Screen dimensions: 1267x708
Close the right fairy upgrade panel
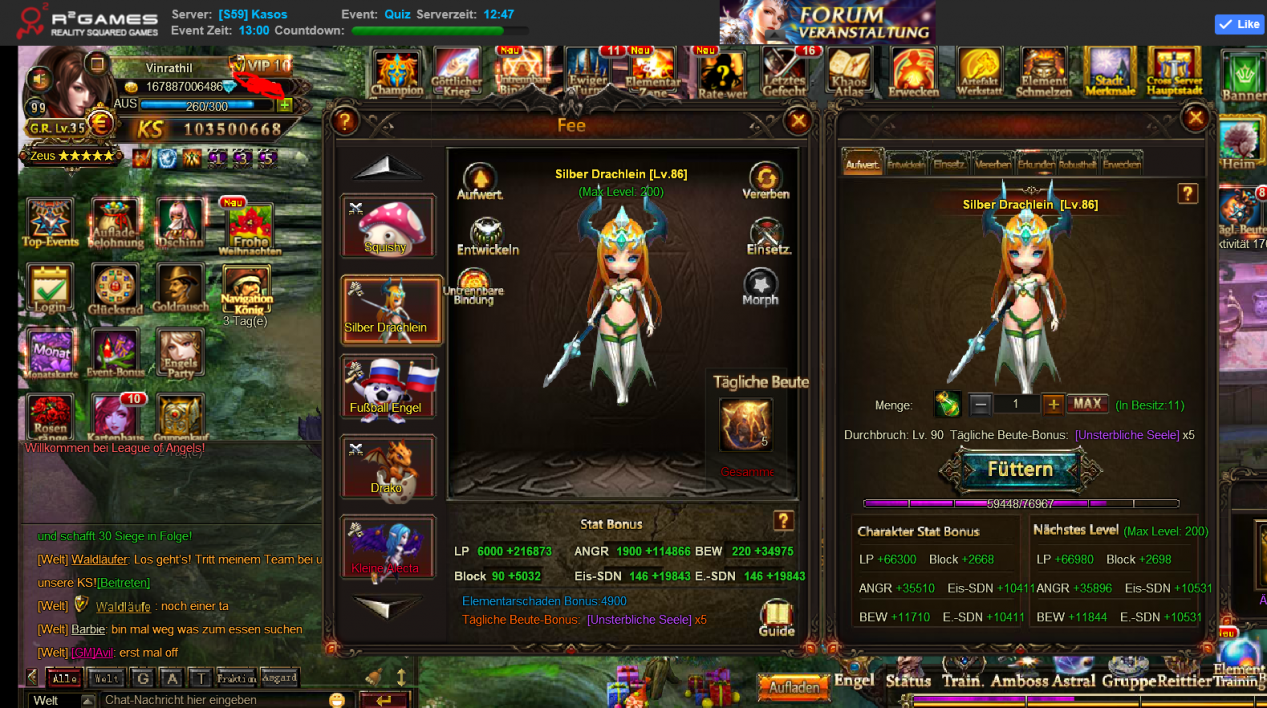coord(1195,119)
